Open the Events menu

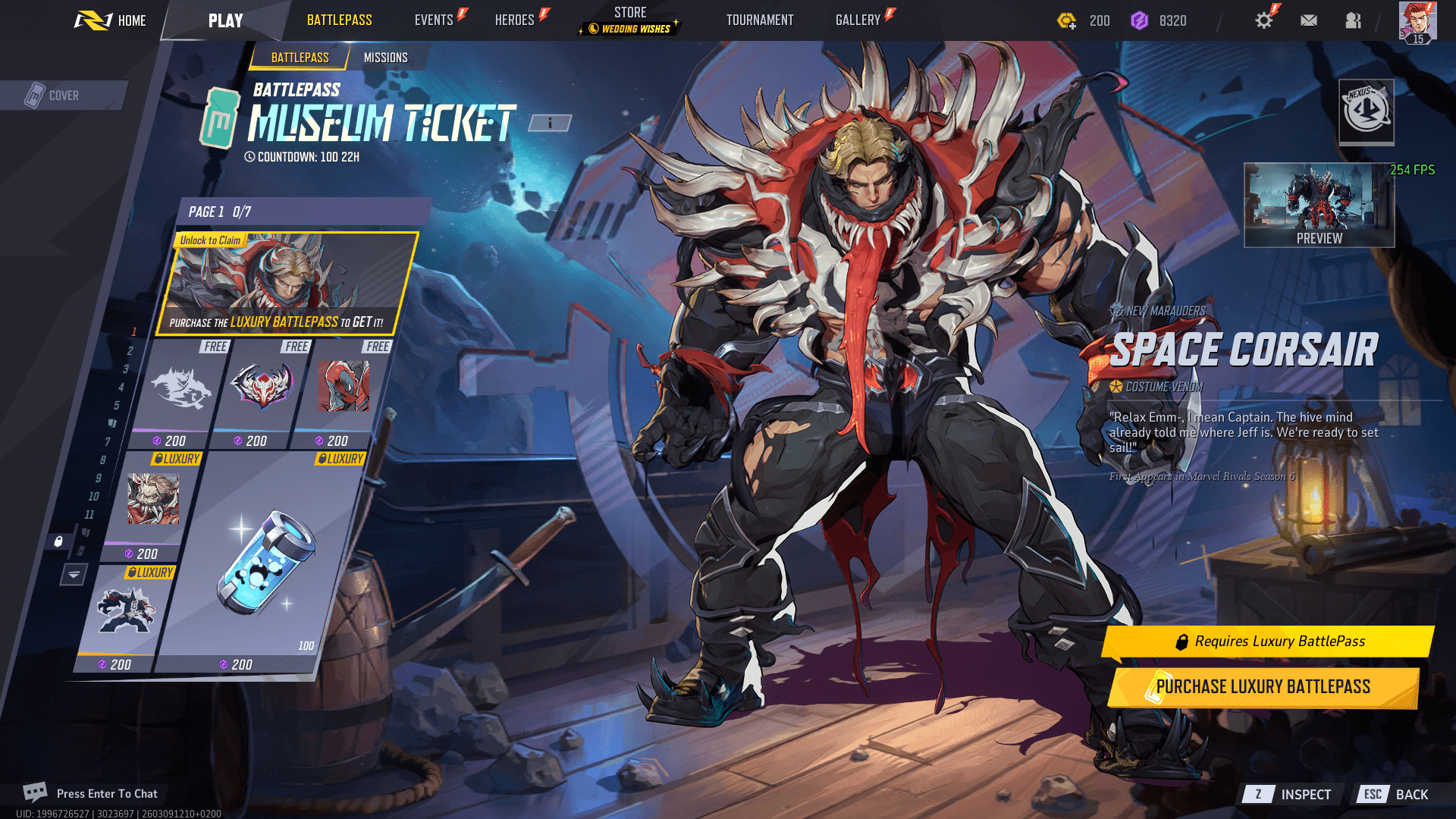(x=434, y=20)
